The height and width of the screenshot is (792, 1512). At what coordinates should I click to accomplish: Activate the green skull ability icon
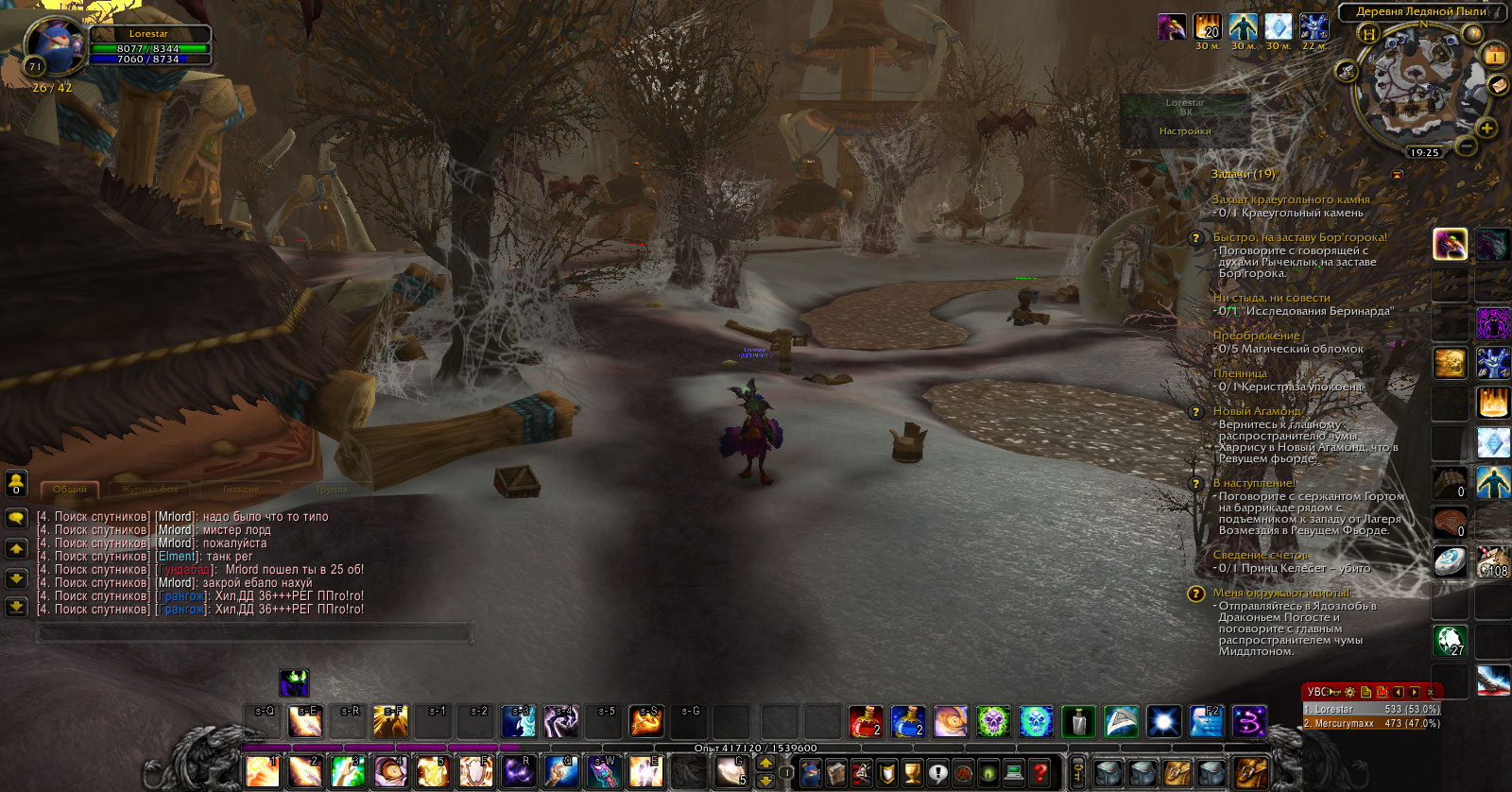tap(992, 721)
